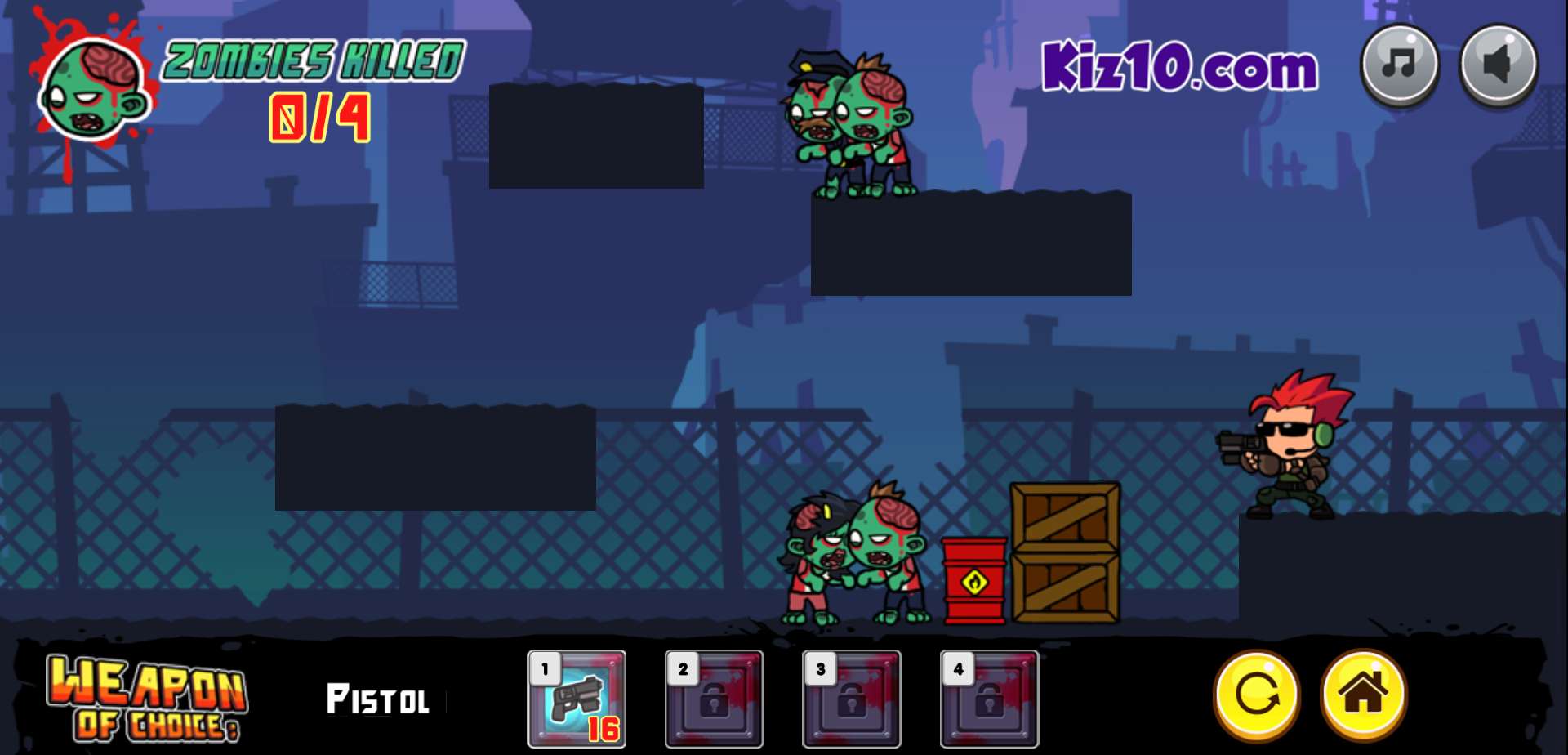Mute sound with the speaker button
The image size is (1568, 755).
(1498, 64)
